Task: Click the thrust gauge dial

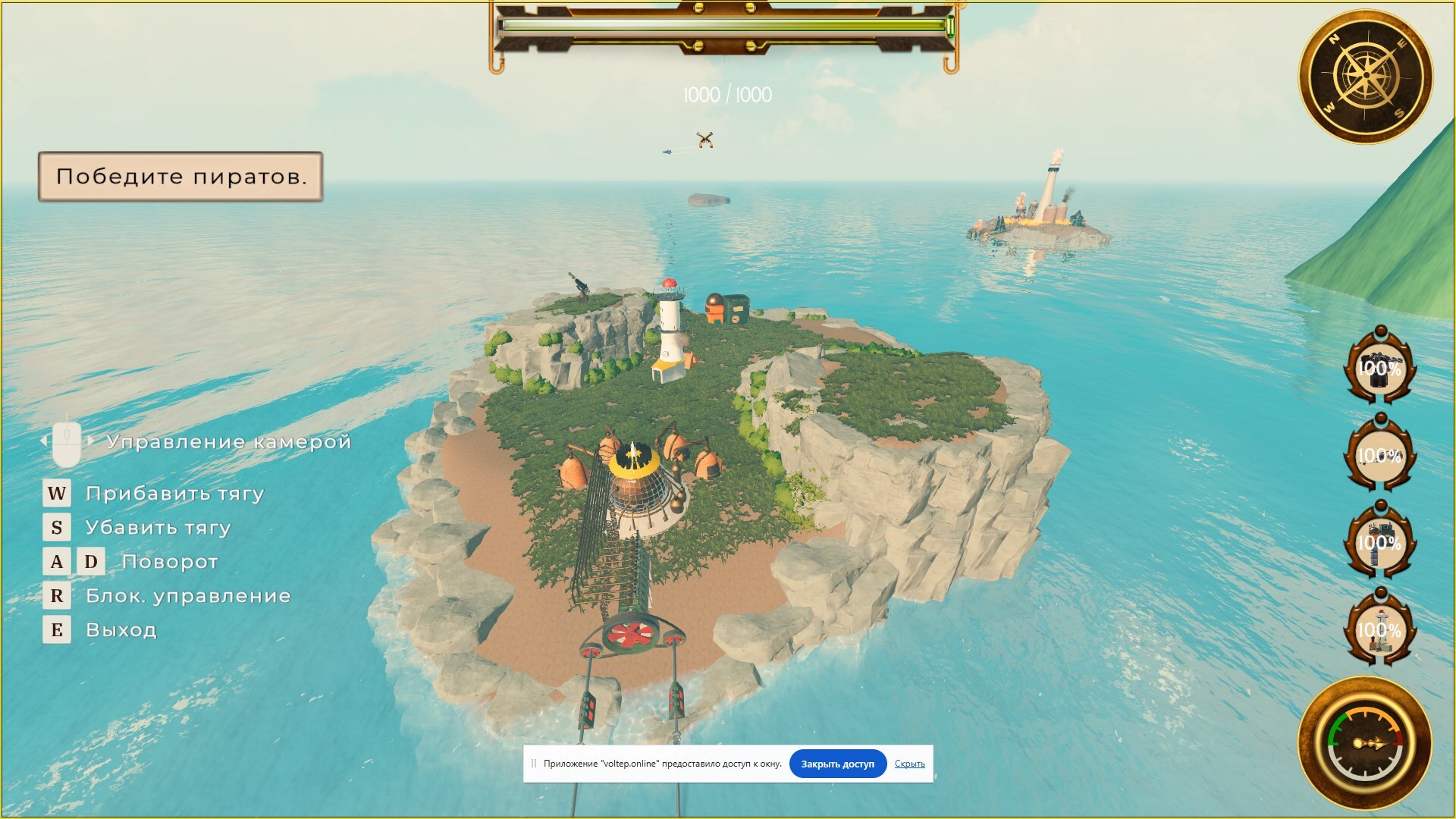Action: click(1365, 744)
